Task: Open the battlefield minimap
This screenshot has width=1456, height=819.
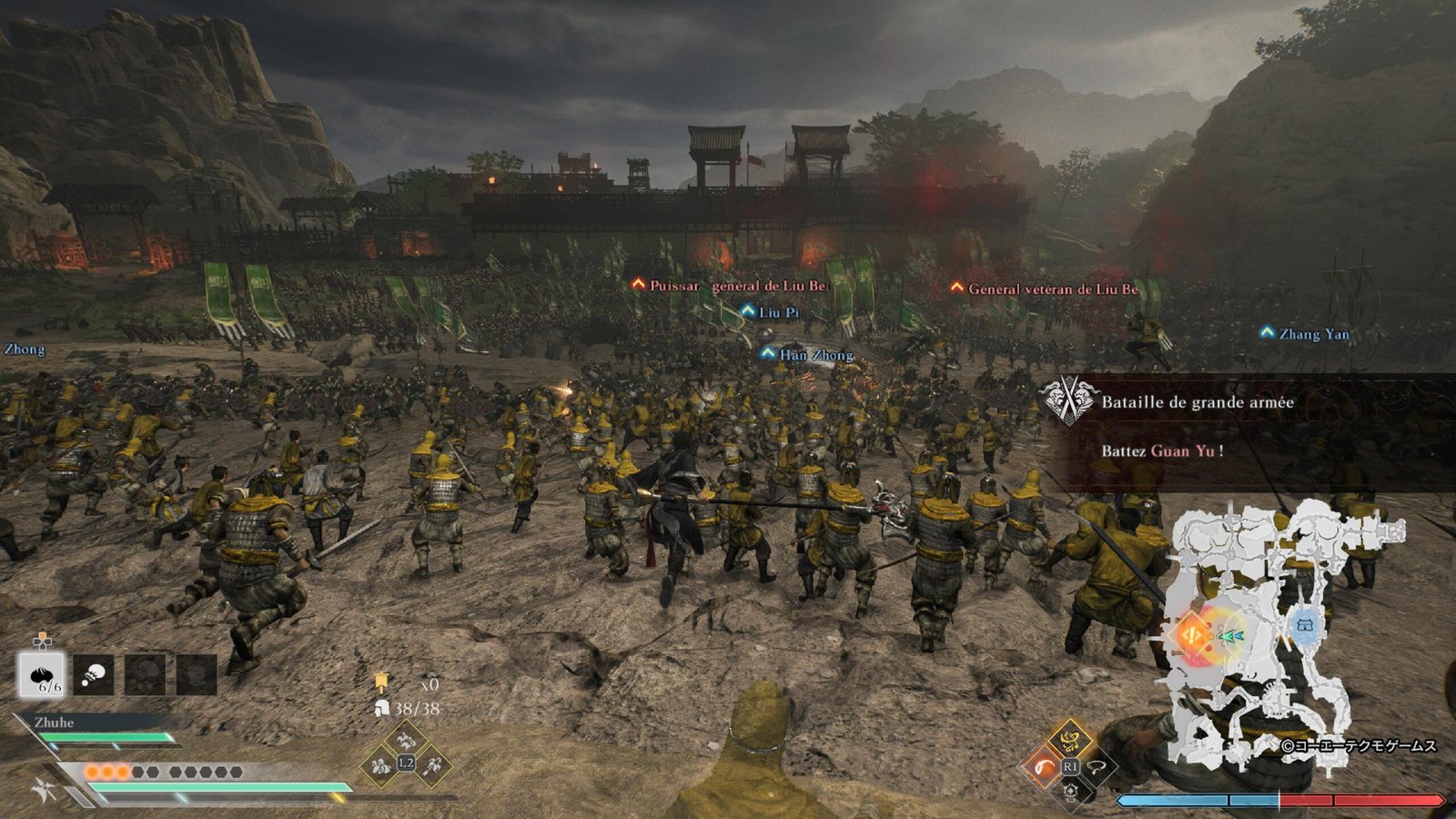Action: coord(1283,637)
